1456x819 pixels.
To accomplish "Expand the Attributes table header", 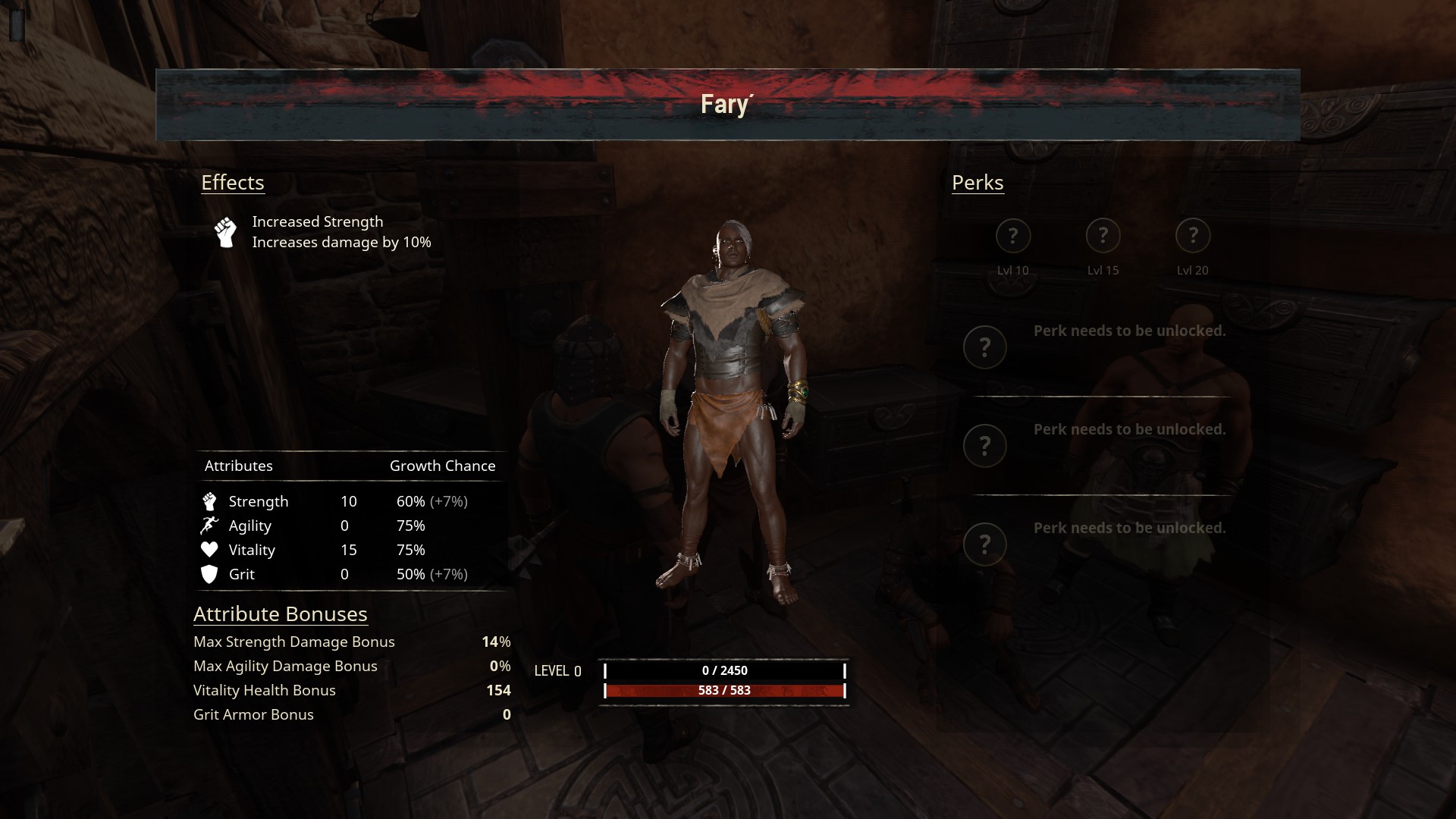I will coord(239,466).
